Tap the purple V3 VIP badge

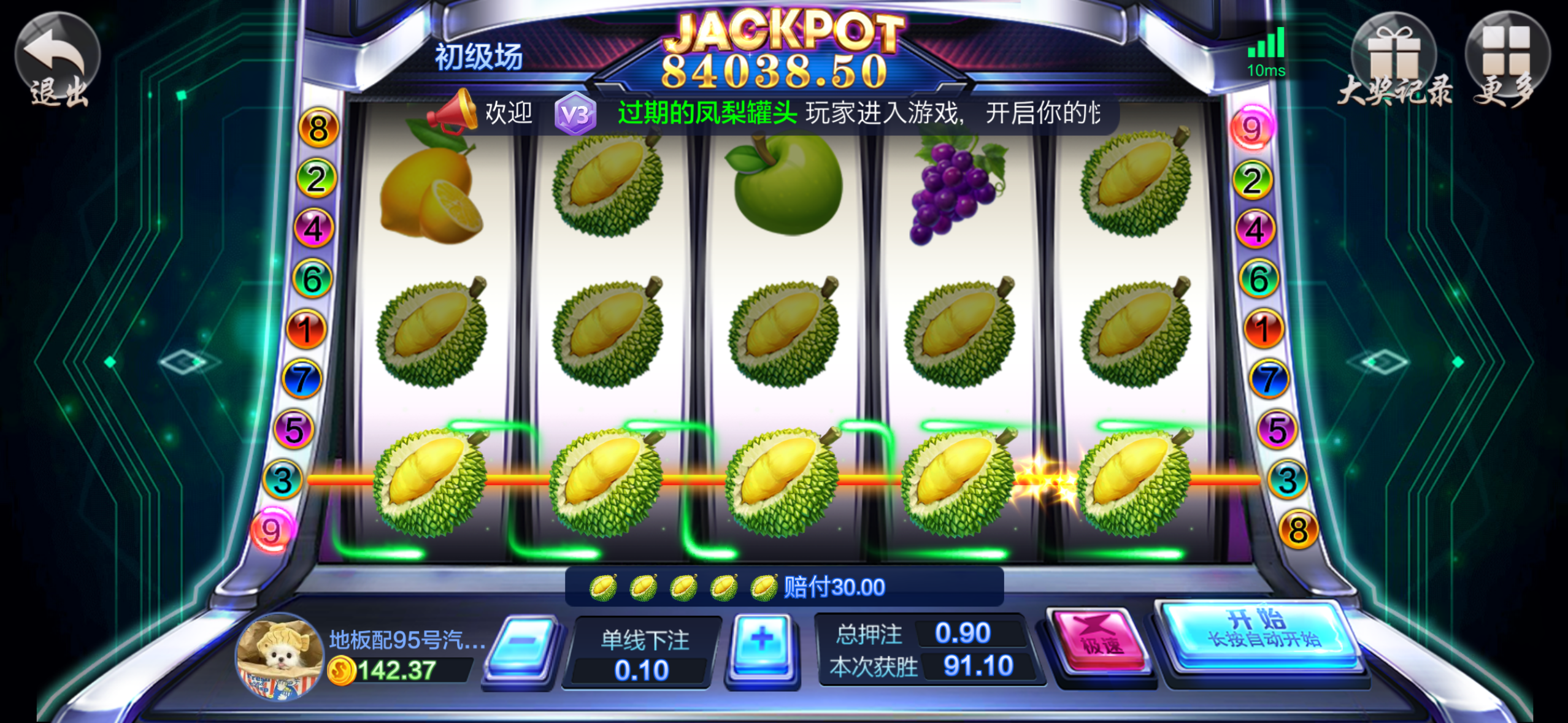coord(575,113)
